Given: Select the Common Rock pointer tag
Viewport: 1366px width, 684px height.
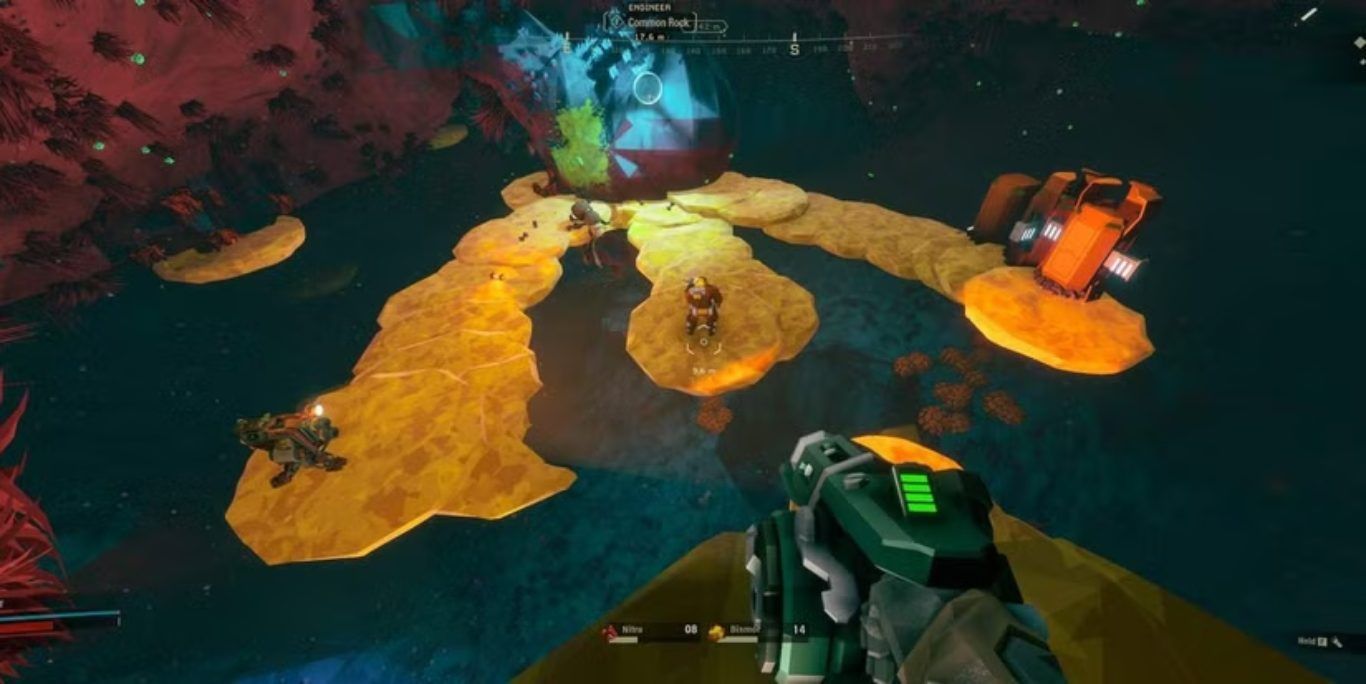Looking at the screenshot, I should [x=660, y=23].
